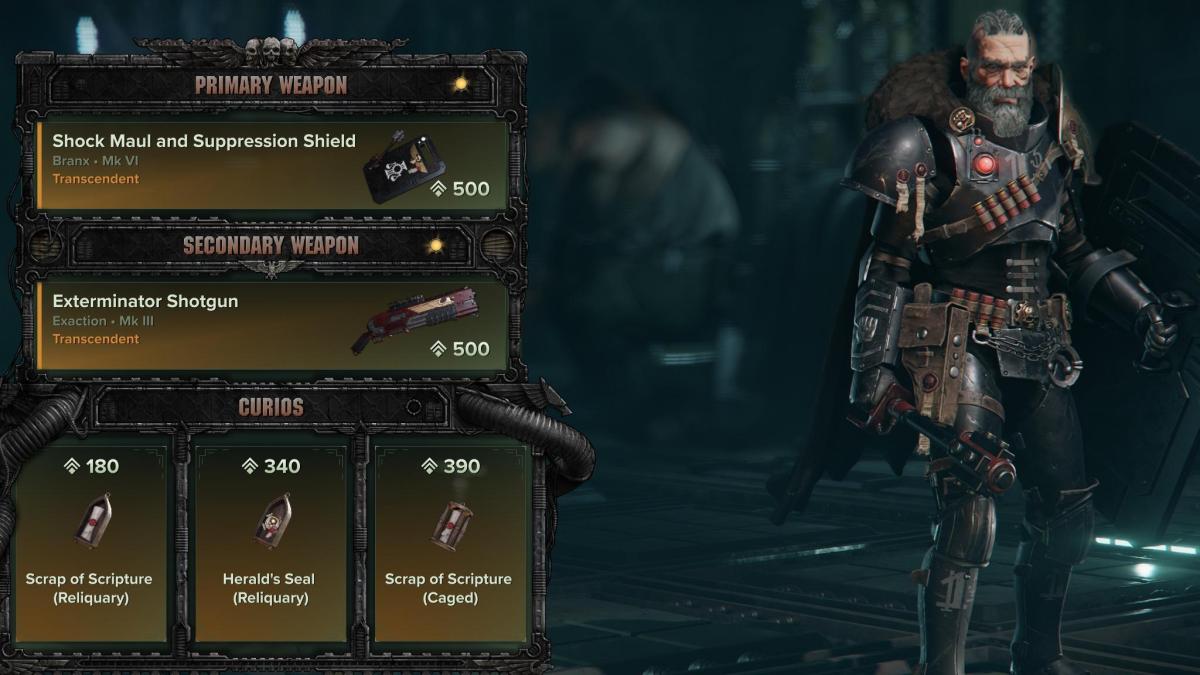1200x675 pixels.
Task: Select the Shock Maul and Suppression Shield slot
Action: pyautogui.click(x=270, y=164)
